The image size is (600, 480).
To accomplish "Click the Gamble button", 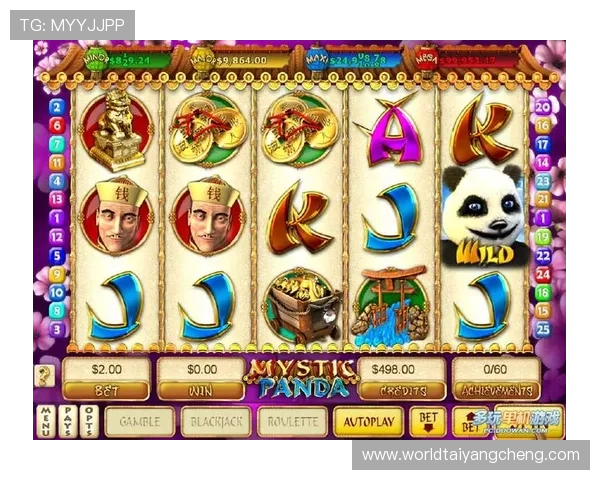I will (x=140, y=422).
